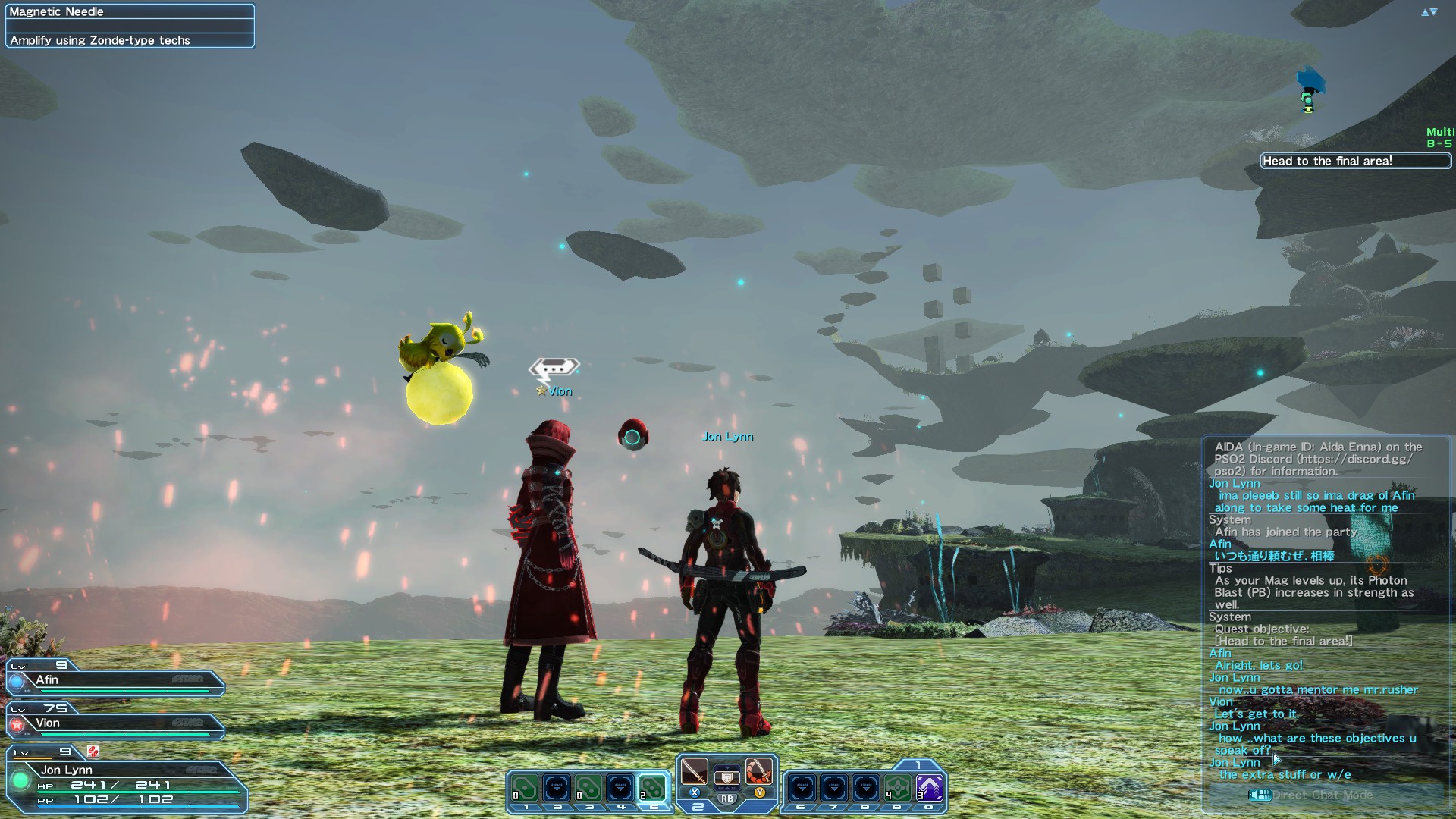Screen dimensions: 1456x819
Task: Select the sword weapon bound to X
Action: (x=694, y=773)
